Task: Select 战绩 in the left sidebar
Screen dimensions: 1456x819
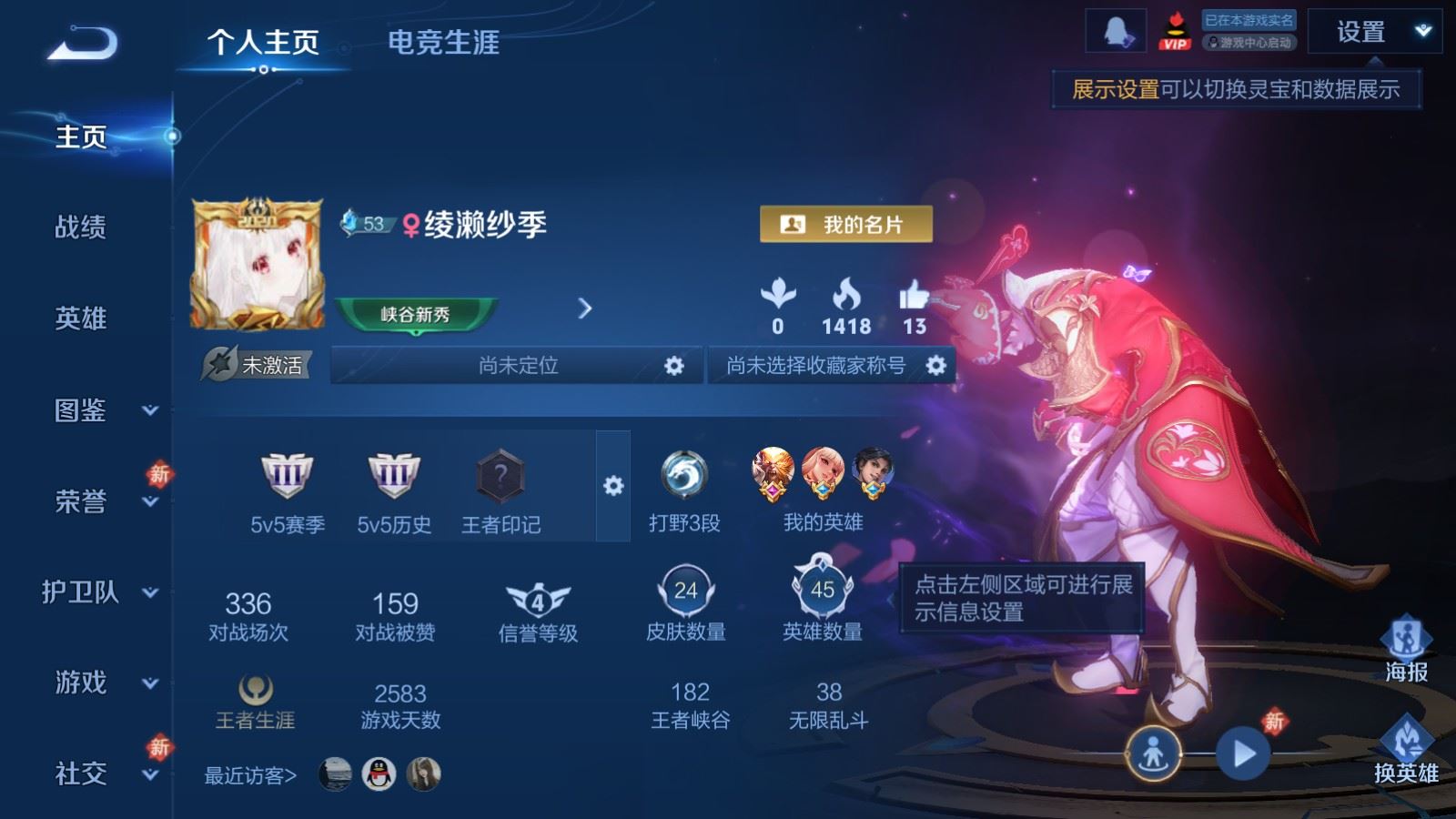Action: (77, 228)
